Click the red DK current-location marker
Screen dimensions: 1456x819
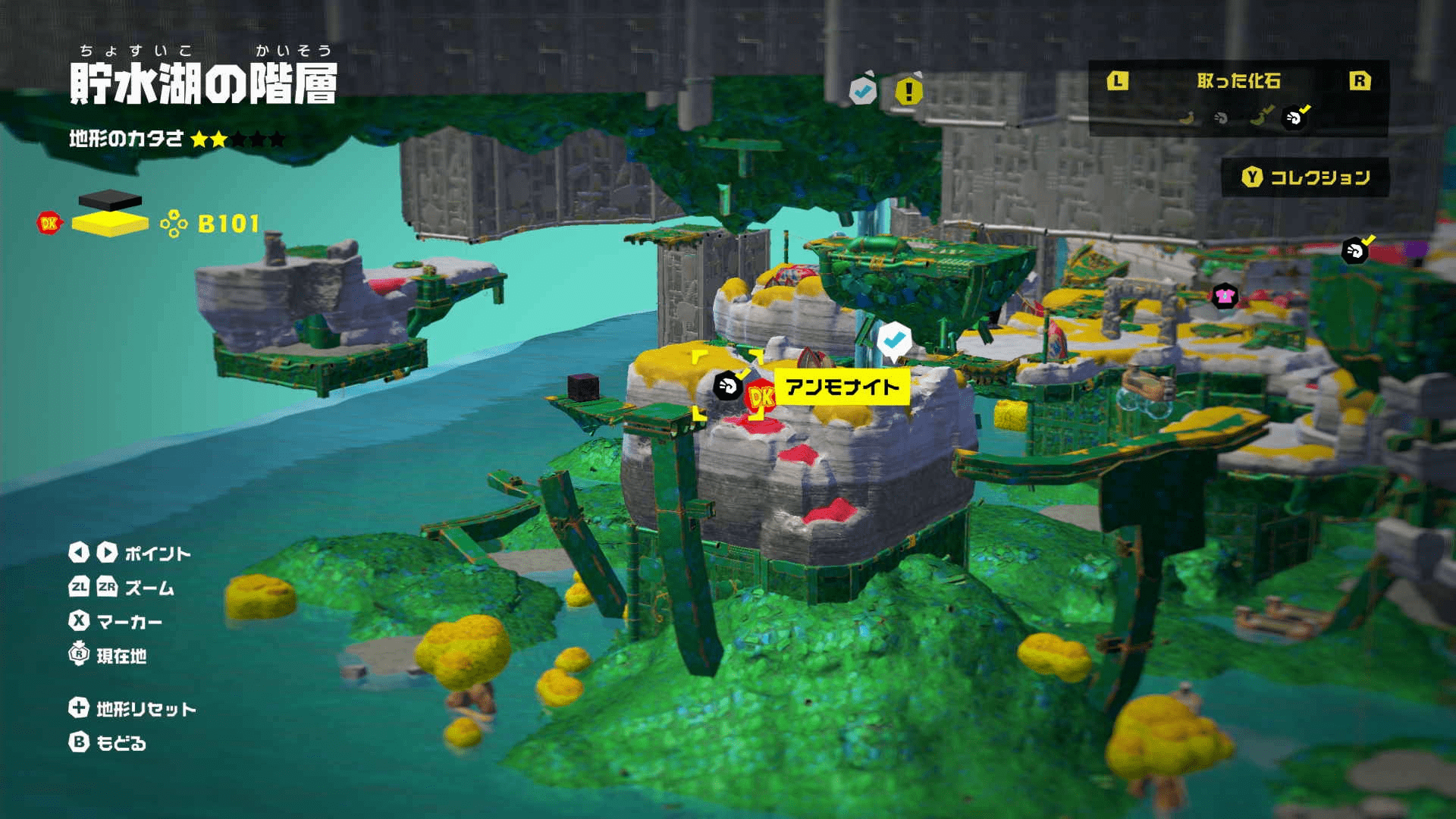760,397
